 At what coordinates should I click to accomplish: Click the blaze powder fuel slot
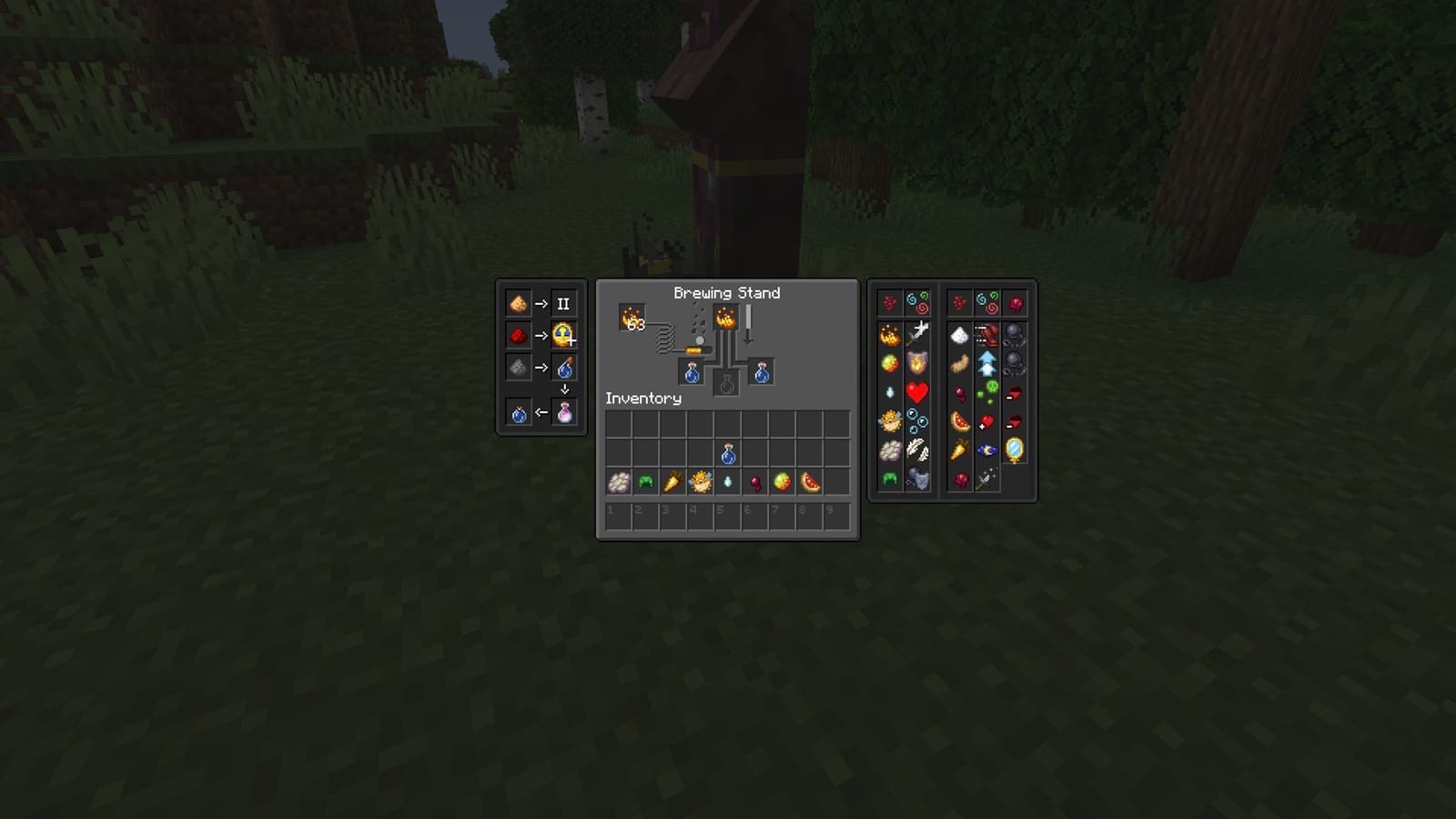[x=632, y=317]
